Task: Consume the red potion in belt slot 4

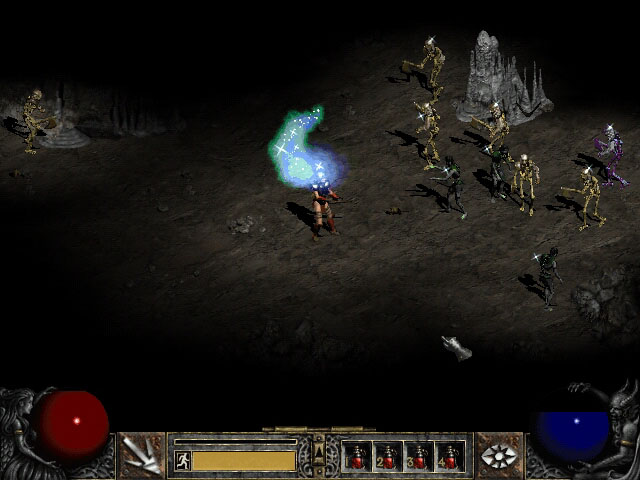Action: point(449,457)
